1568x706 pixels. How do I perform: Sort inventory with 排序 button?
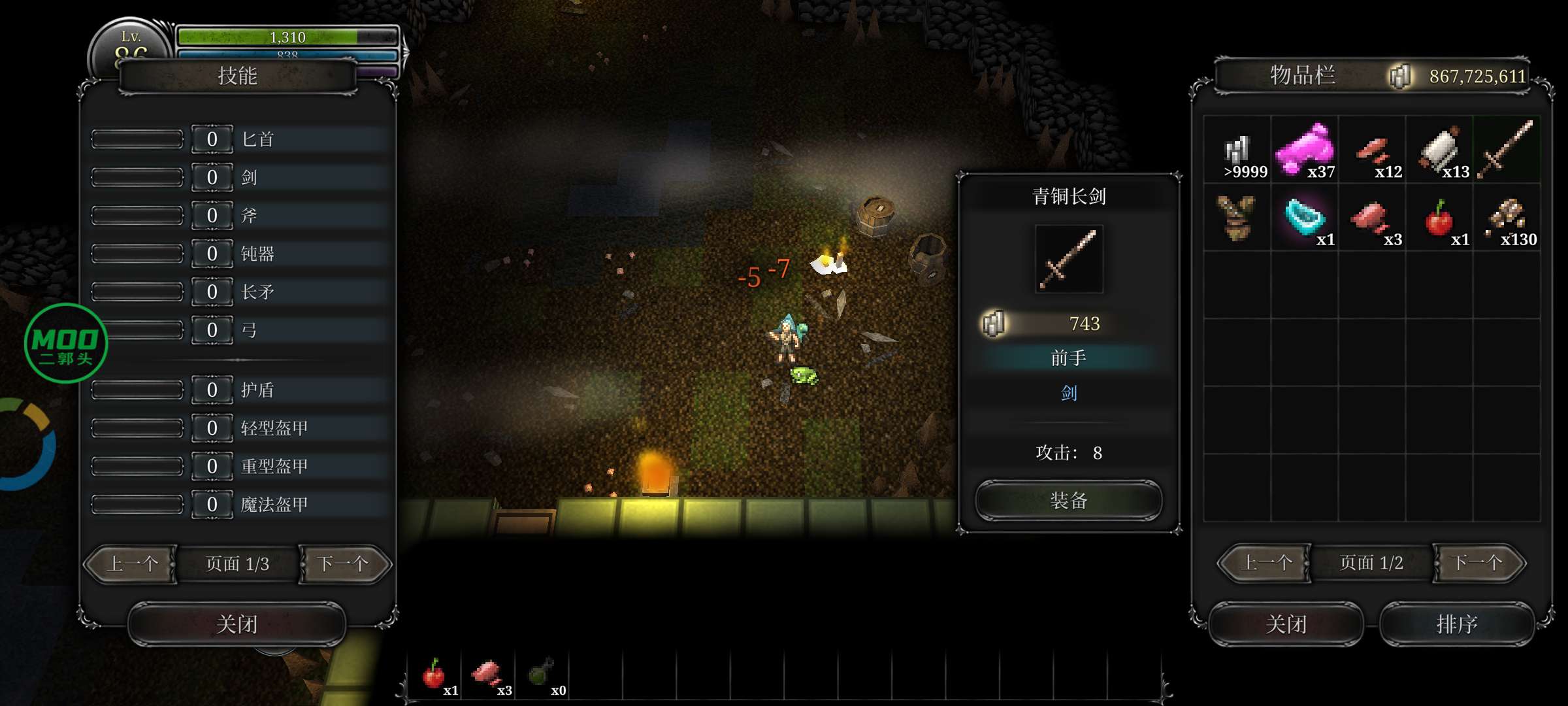pos(1456,624)
